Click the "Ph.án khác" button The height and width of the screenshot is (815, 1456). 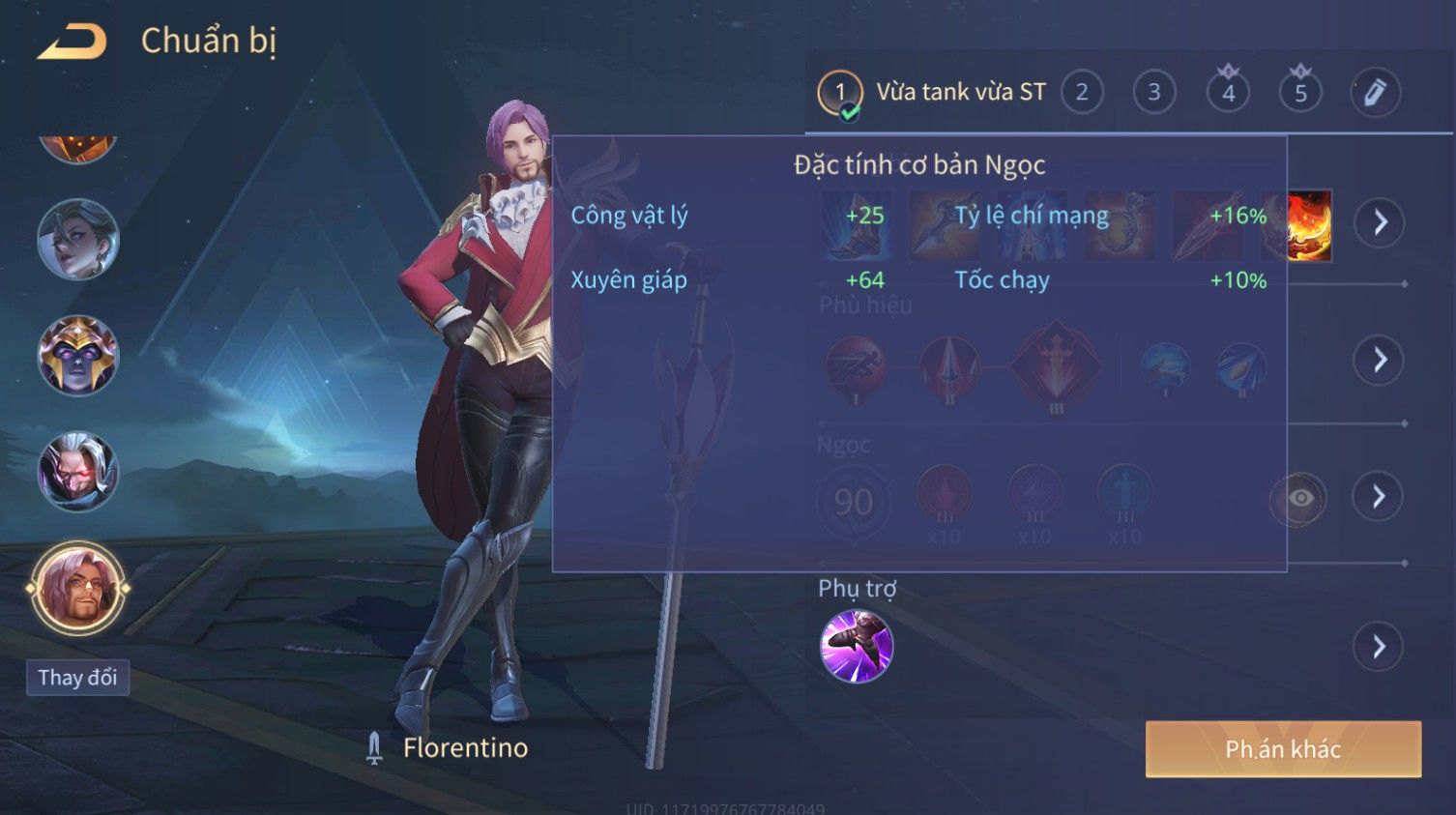tap(1283, 749)
